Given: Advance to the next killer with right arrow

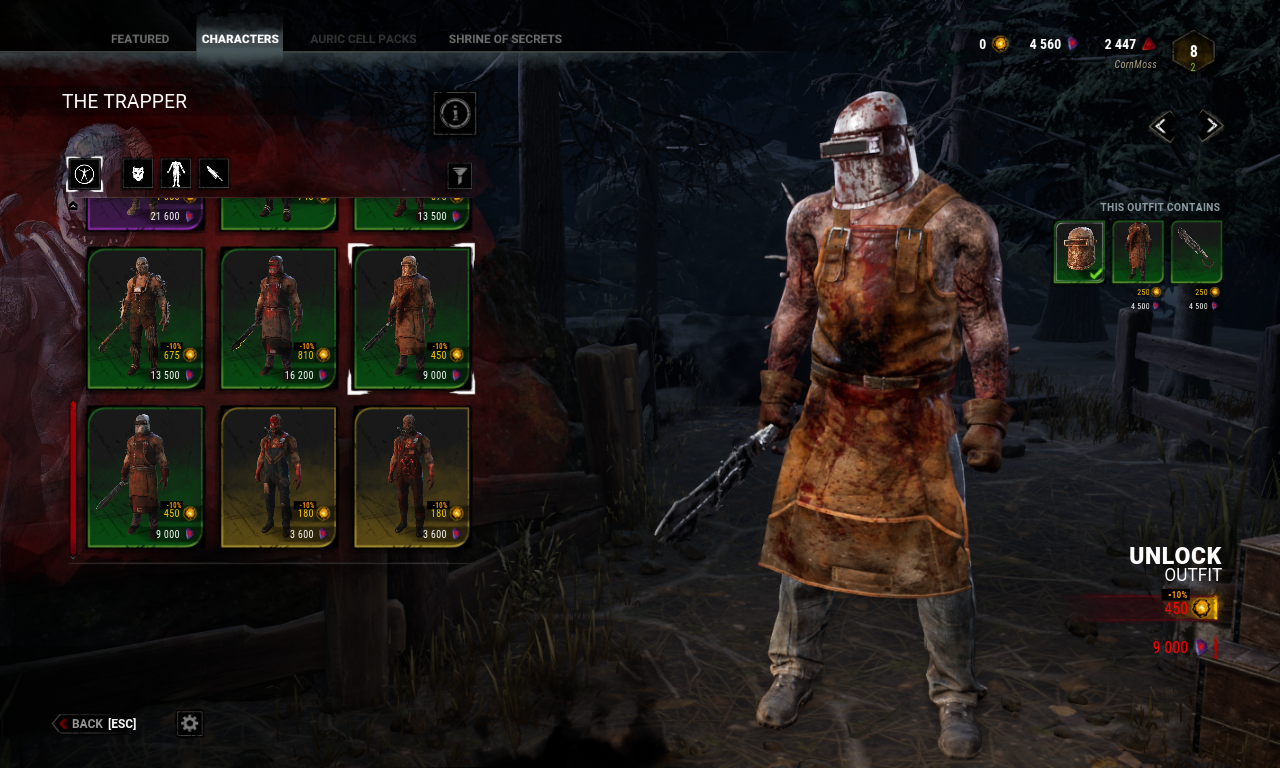Looking at the screenshot, I should click(1209, 125).
